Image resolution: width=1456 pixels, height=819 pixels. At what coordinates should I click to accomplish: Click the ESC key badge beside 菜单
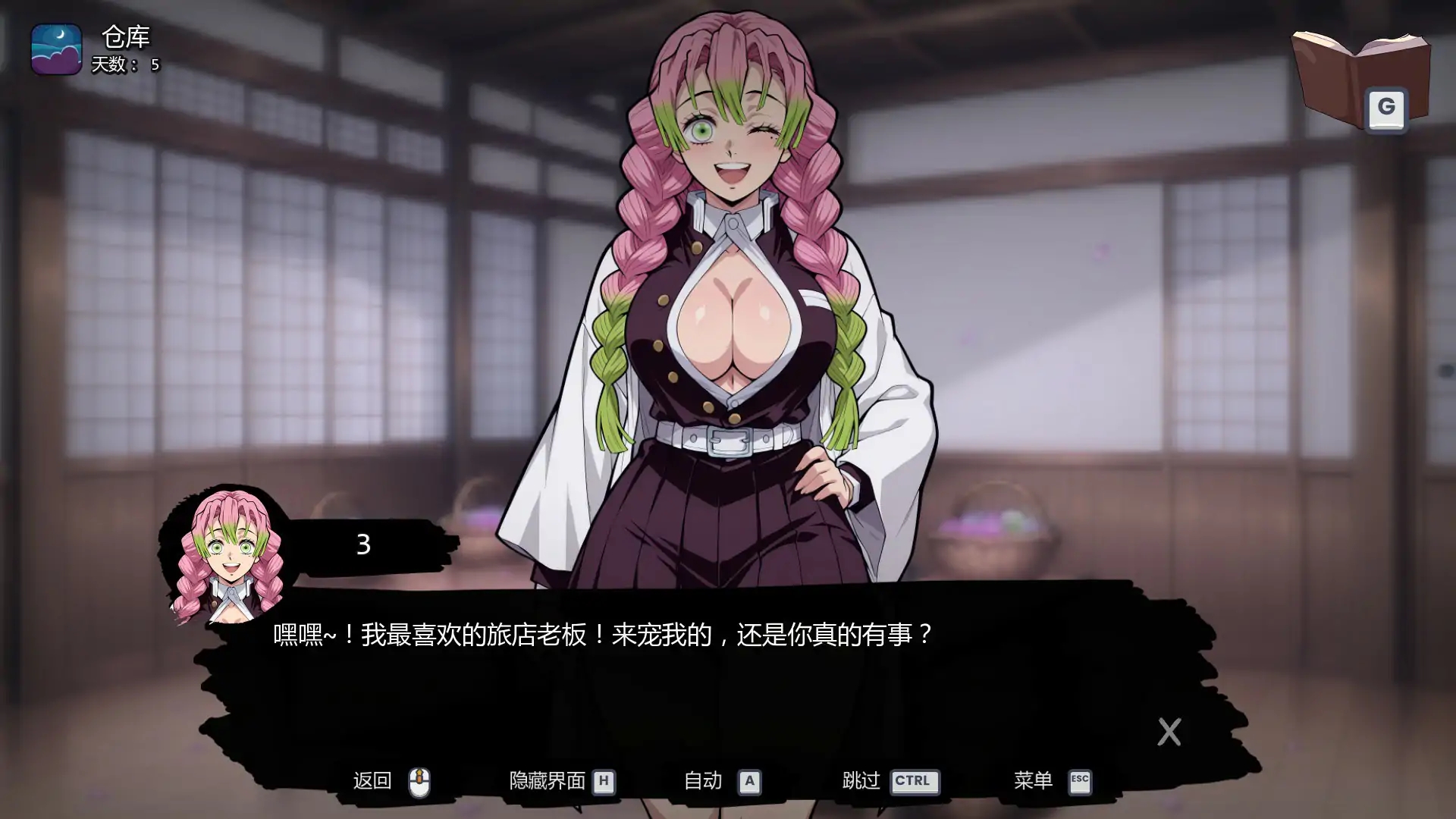click(x=1079, y=782)
